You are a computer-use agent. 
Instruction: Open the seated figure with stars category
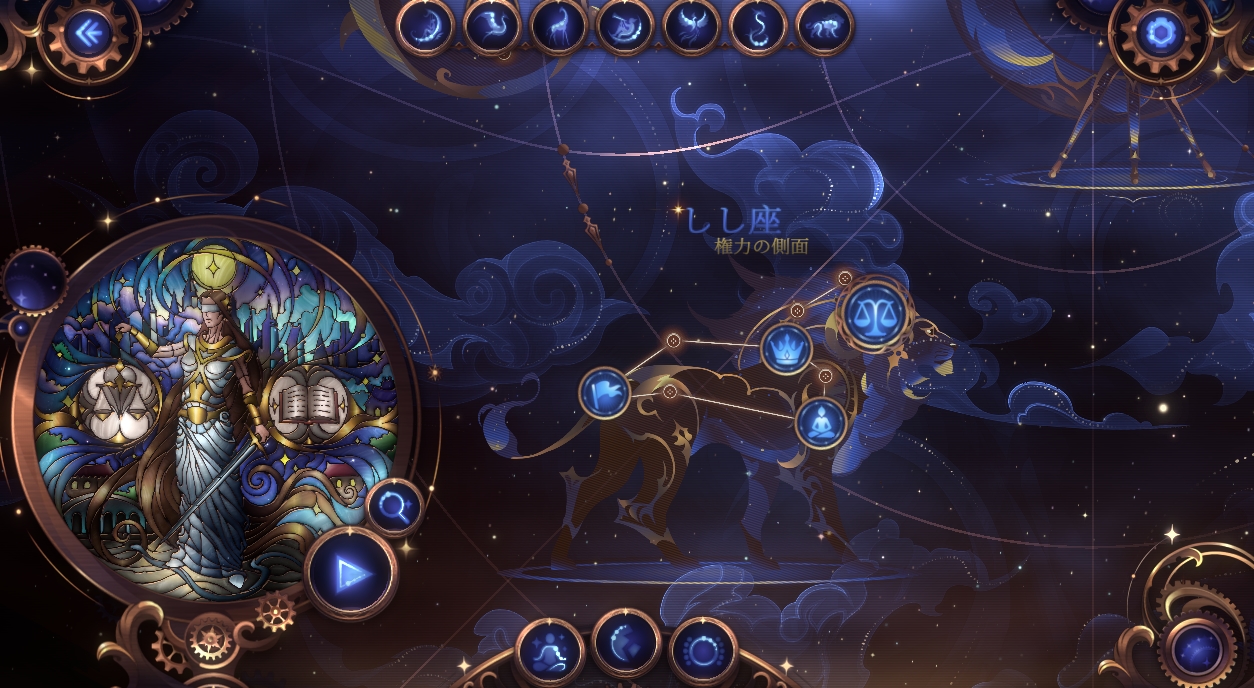549,651
